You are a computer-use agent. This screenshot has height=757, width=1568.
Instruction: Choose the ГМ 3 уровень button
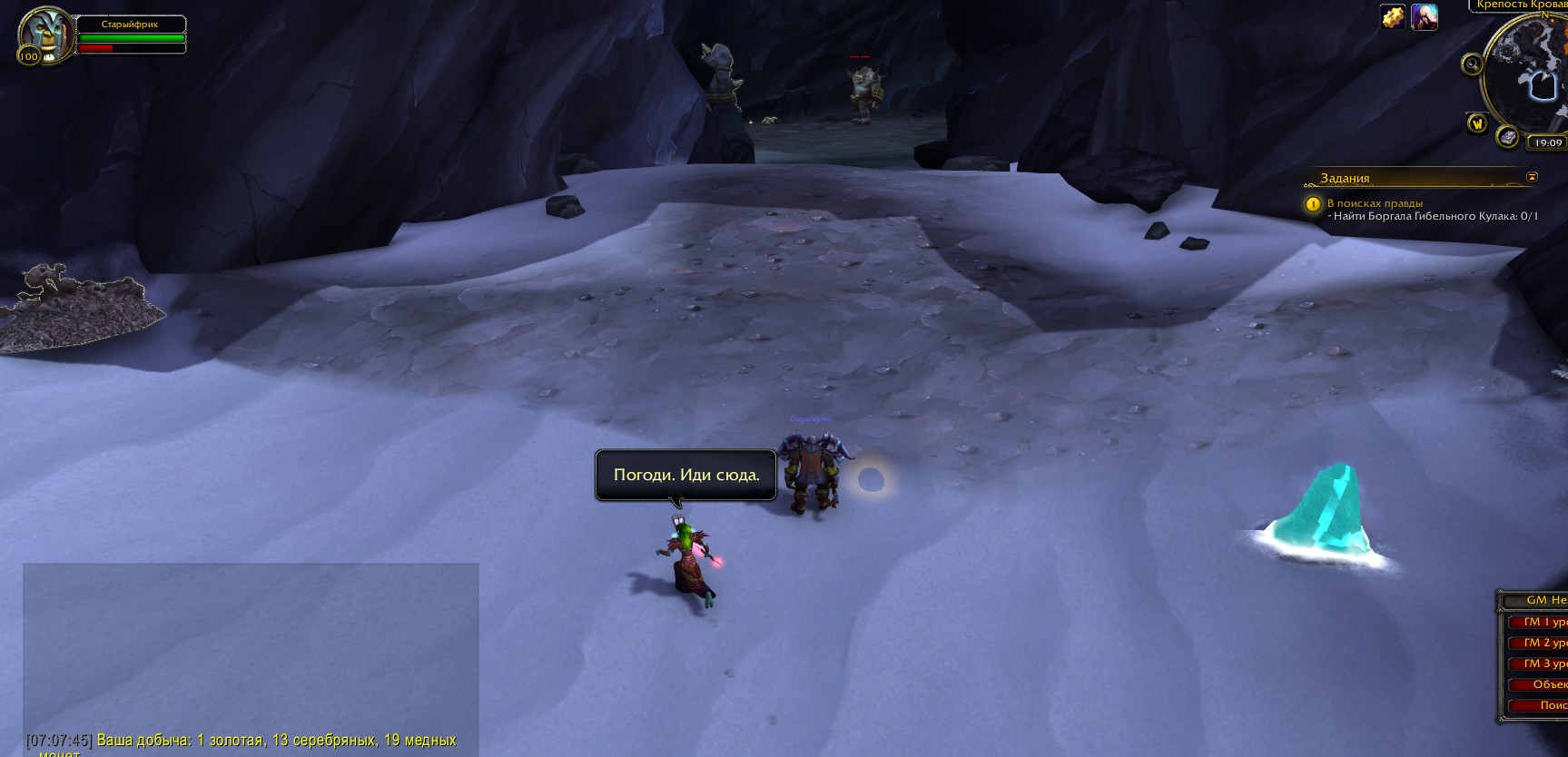tap(1545, 664)
